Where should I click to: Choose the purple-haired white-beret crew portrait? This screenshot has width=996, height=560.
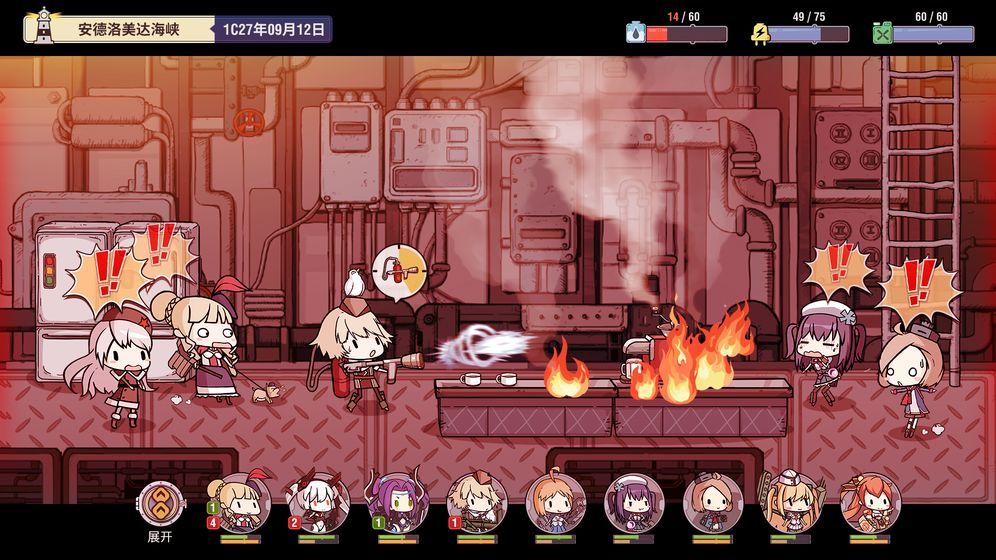click(634, 502)
